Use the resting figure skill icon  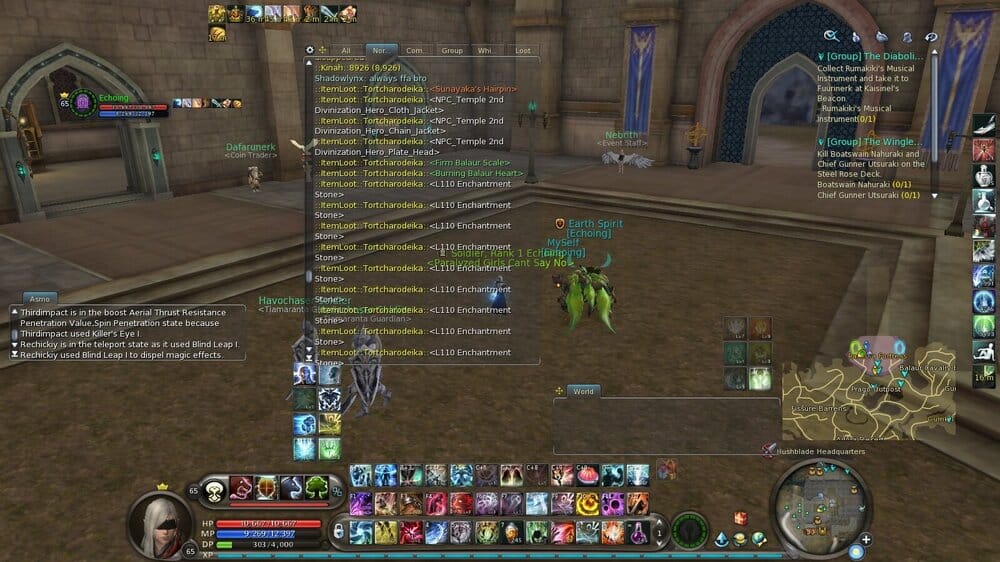tap(984, 351)
